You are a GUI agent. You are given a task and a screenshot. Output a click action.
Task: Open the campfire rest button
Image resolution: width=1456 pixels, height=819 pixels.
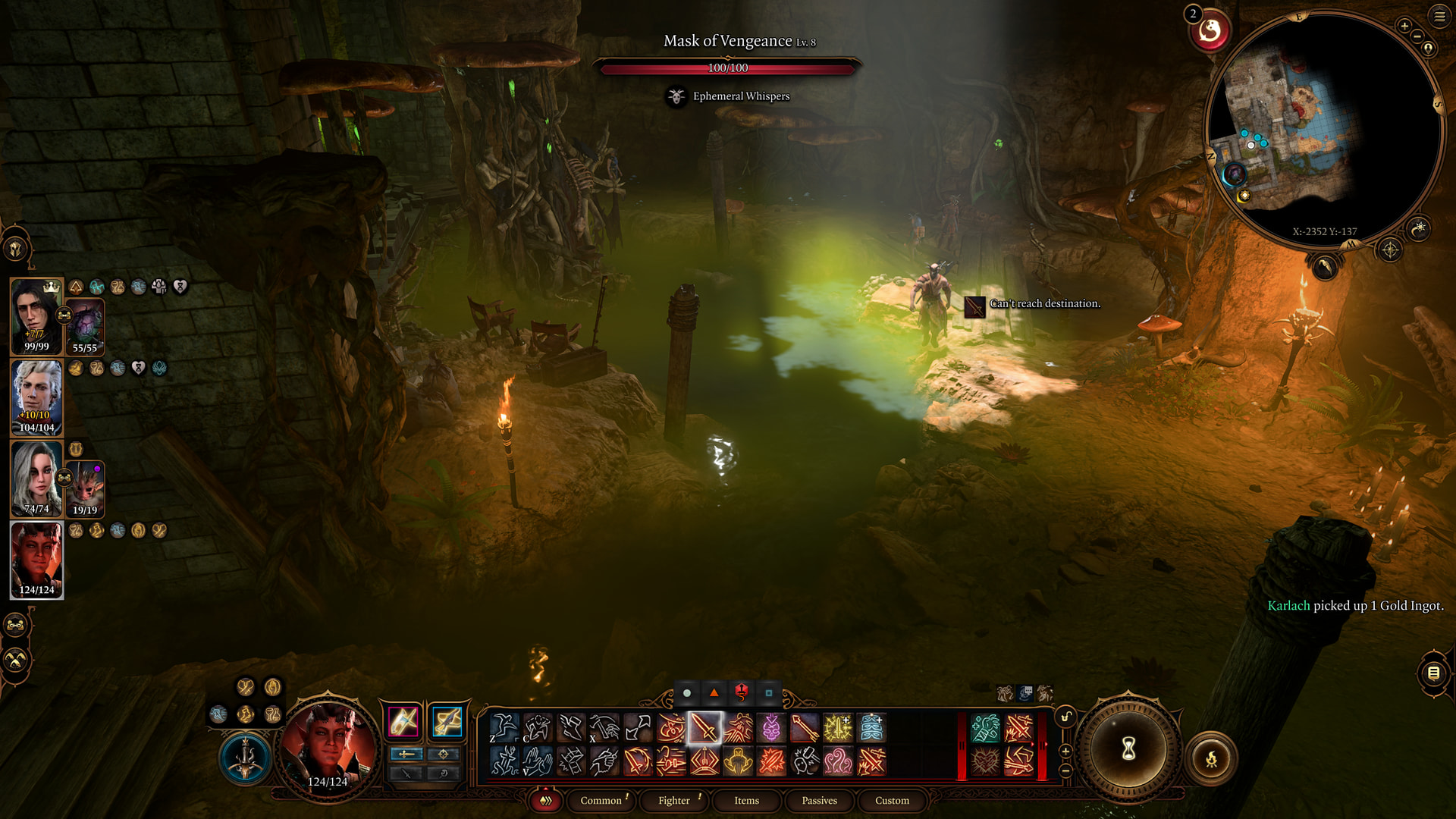1211,758
